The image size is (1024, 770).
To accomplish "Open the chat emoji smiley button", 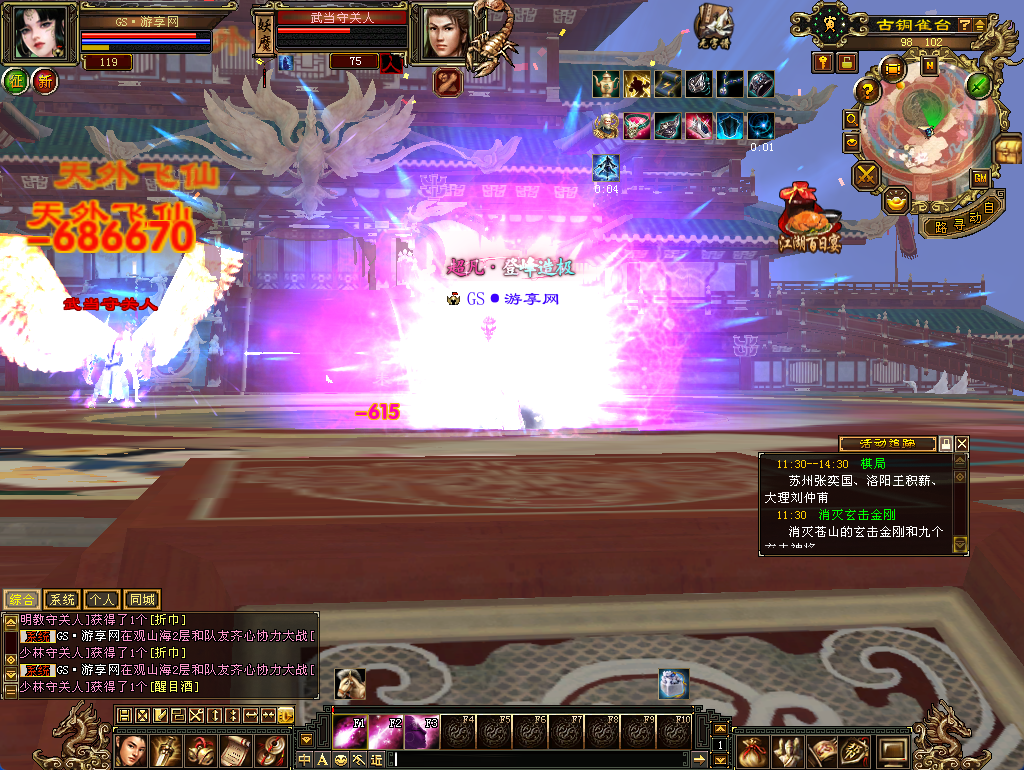I will 341,760.
